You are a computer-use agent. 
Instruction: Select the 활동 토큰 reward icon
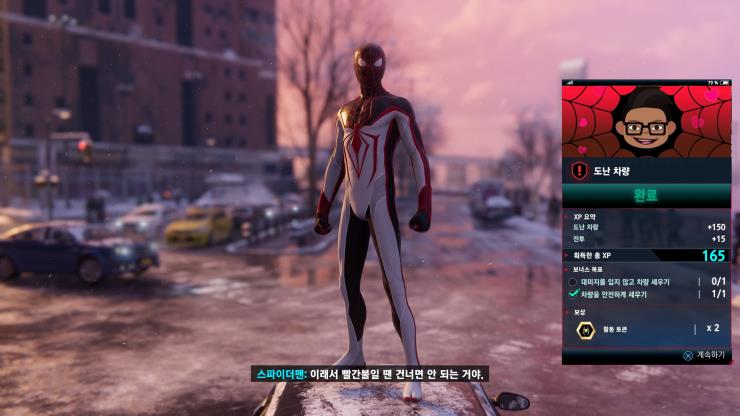click(586, 329)
